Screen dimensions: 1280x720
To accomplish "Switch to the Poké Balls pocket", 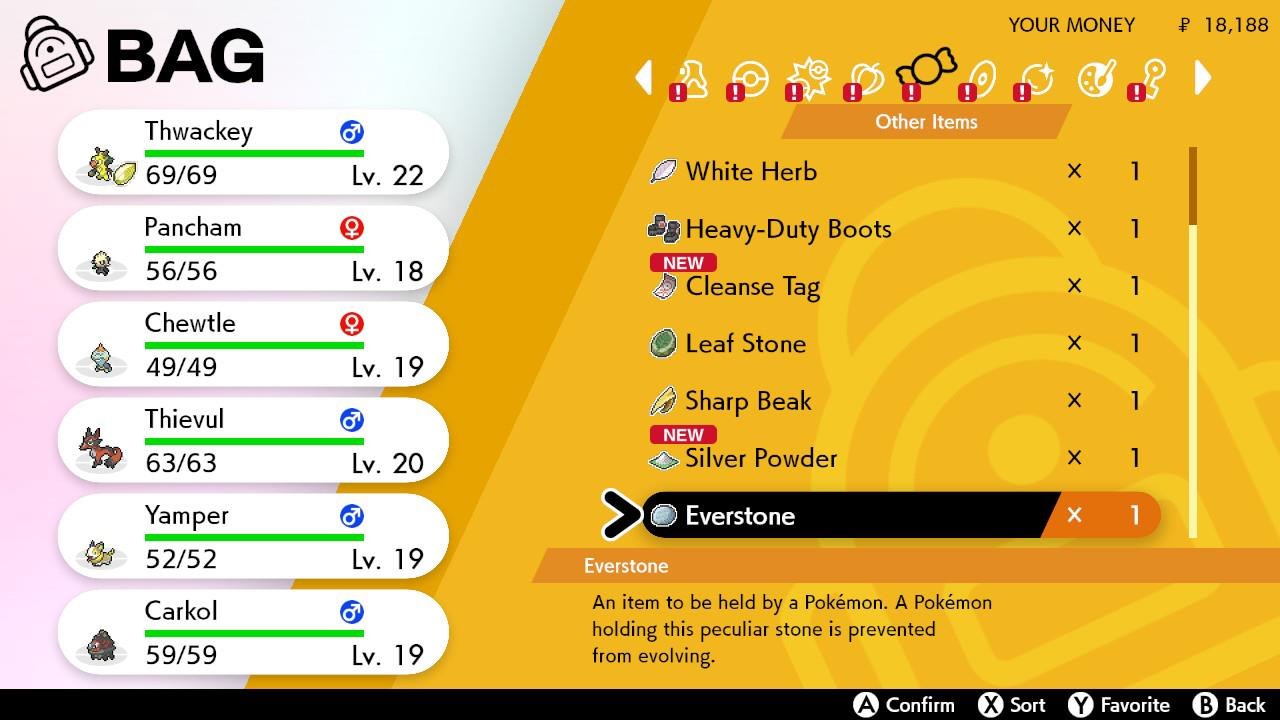I will point(749,78).
